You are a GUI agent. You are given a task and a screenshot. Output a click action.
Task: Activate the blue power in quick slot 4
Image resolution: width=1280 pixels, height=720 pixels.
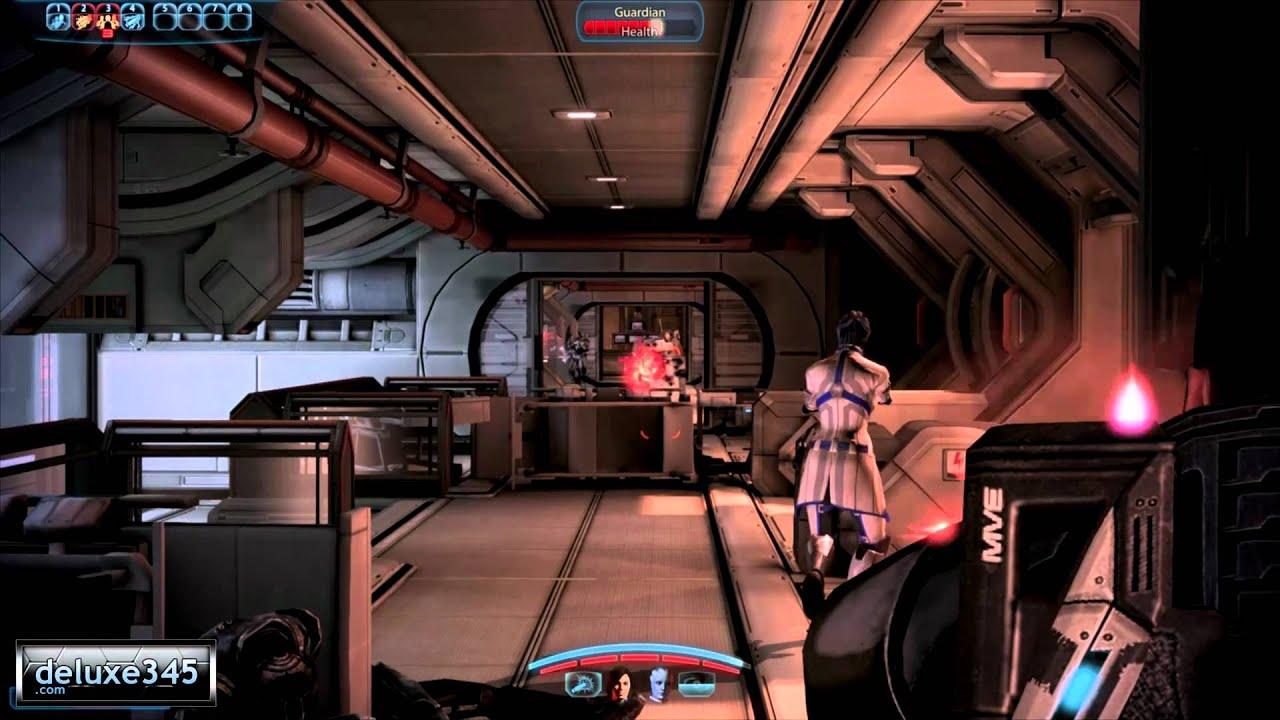click(x=133, y=16)
